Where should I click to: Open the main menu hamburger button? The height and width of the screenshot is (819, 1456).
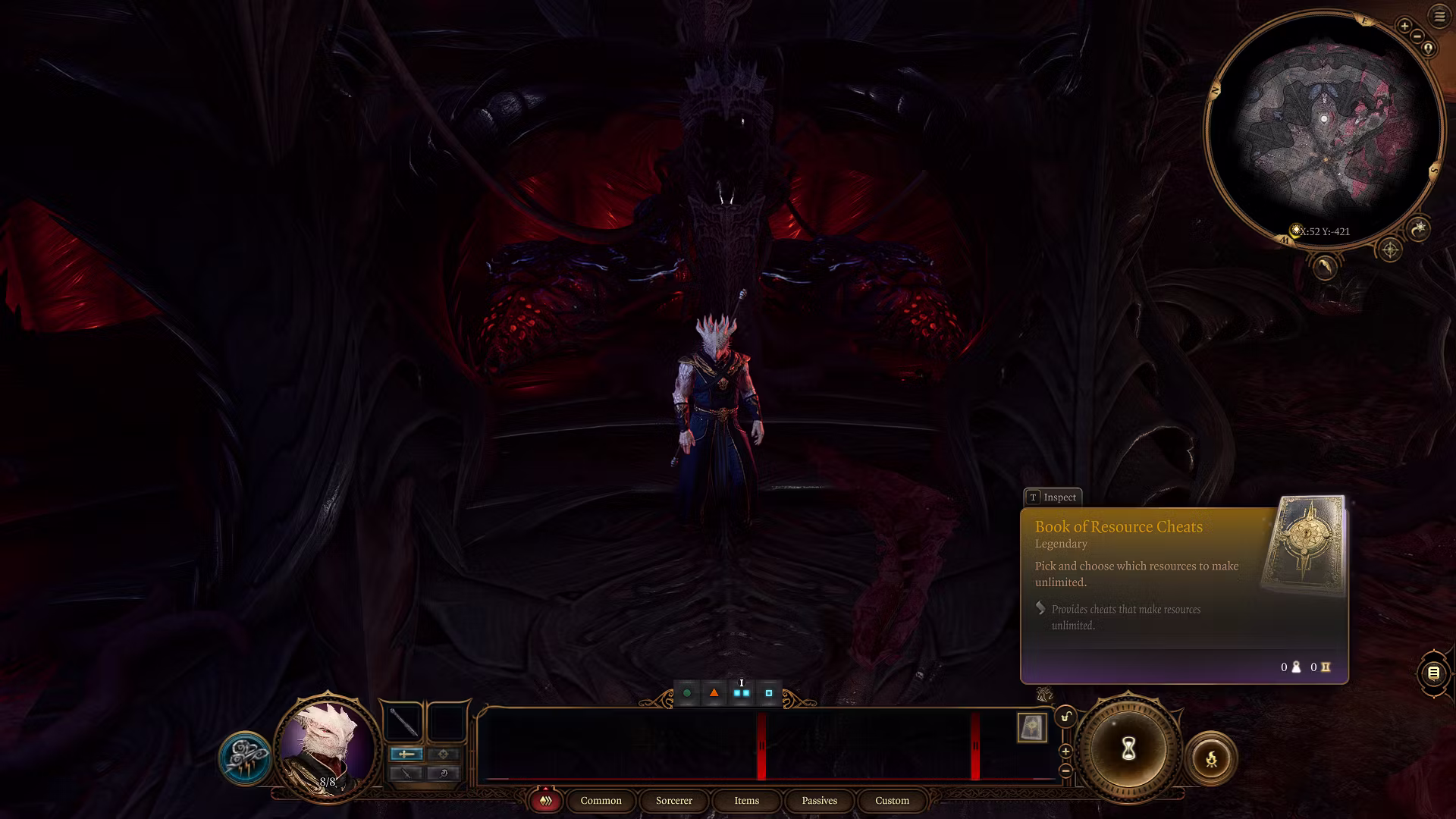(x=1439, y=17)
